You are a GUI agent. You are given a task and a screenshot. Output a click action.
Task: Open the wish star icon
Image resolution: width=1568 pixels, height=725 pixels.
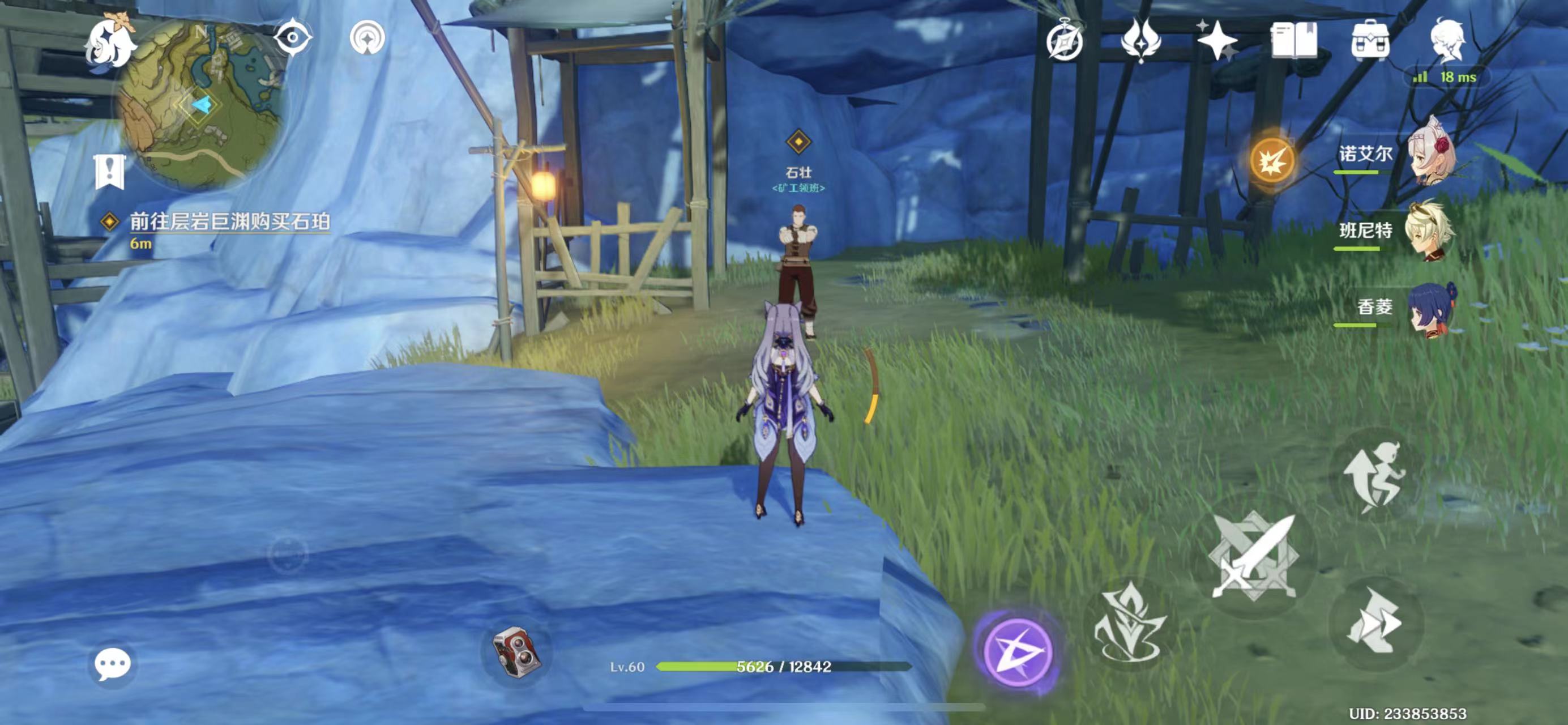(1217, 40)
